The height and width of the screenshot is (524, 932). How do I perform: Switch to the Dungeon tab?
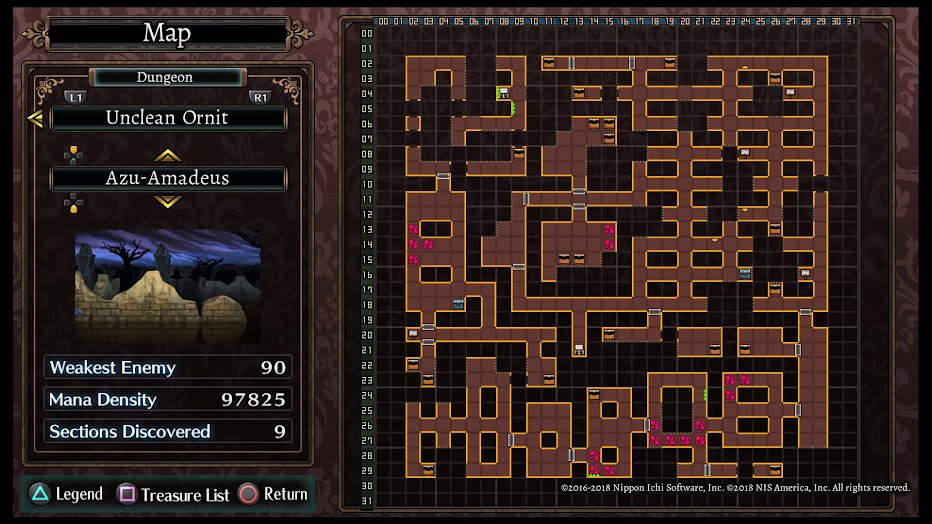point(166,77)
